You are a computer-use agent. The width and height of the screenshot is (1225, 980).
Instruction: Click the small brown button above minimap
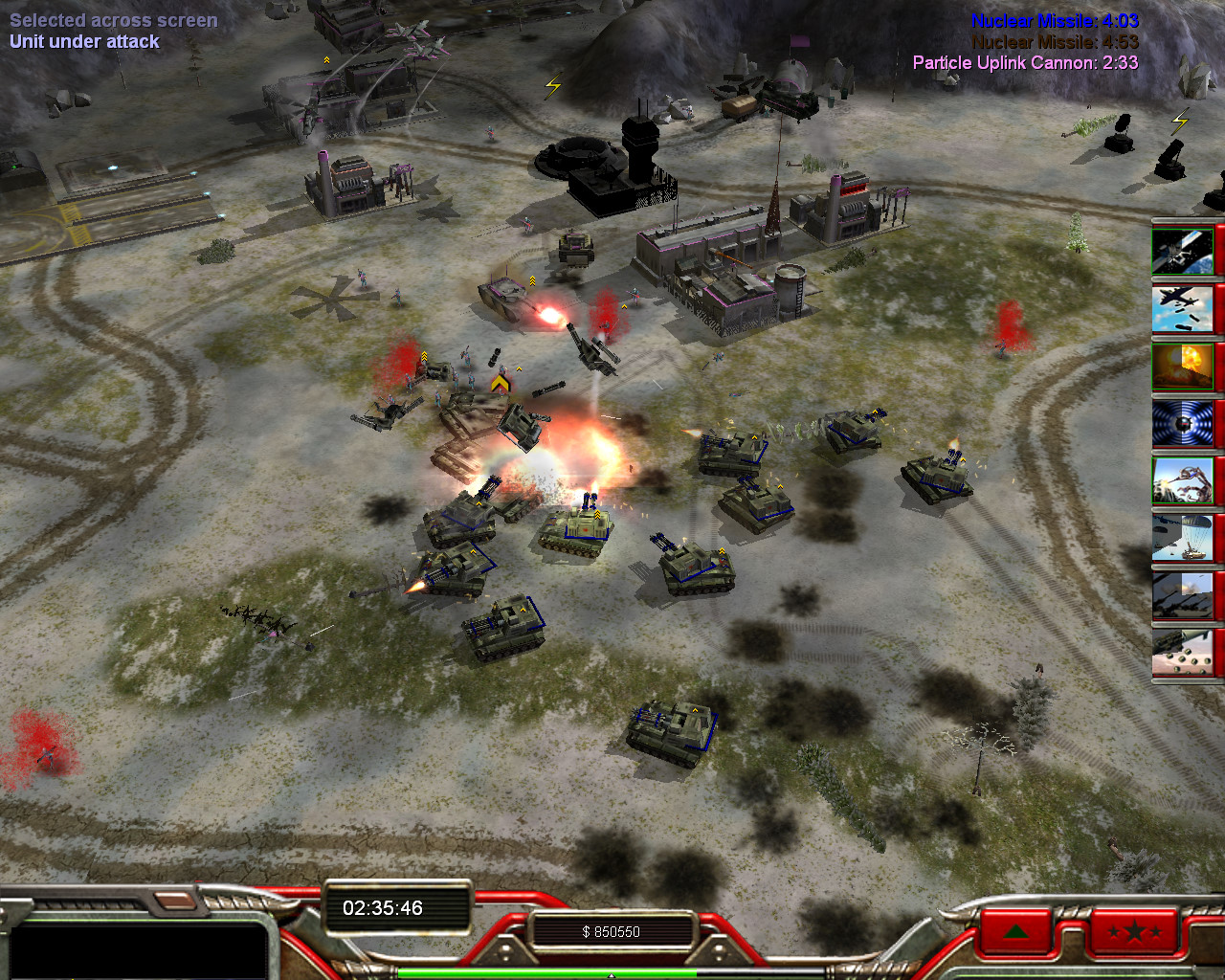coord(173,901)
